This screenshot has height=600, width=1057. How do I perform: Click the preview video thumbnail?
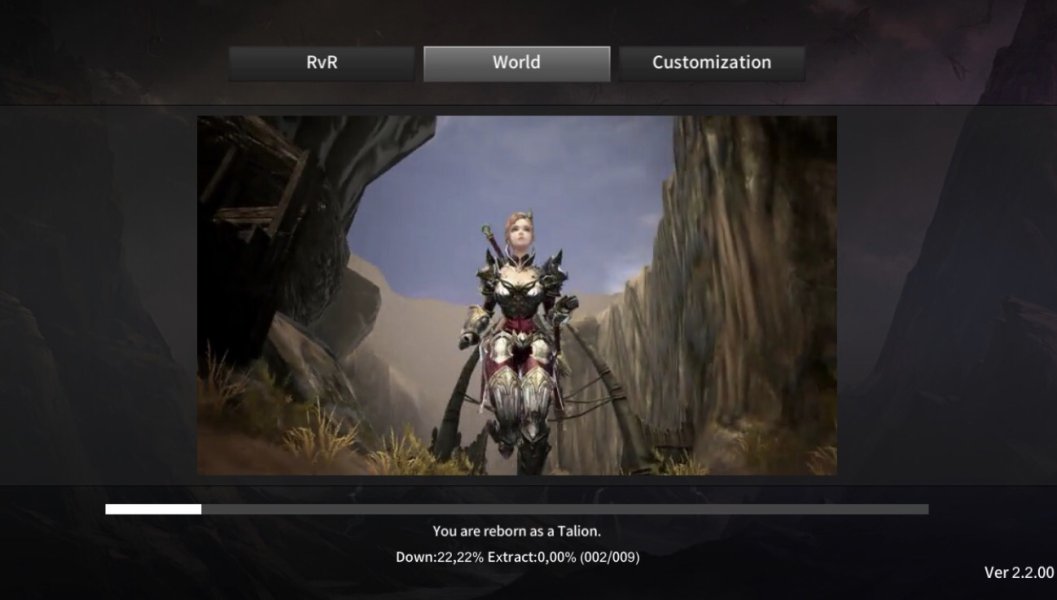click(x=516, y=295)
